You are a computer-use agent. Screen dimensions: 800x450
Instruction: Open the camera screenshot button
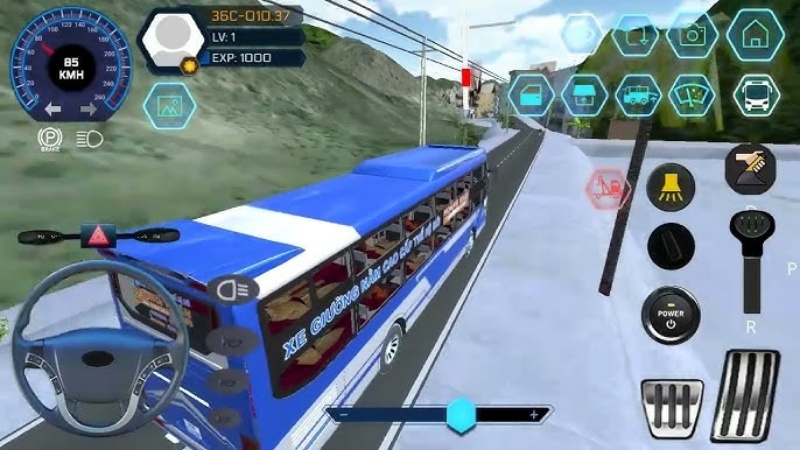[x=692, y=35]
